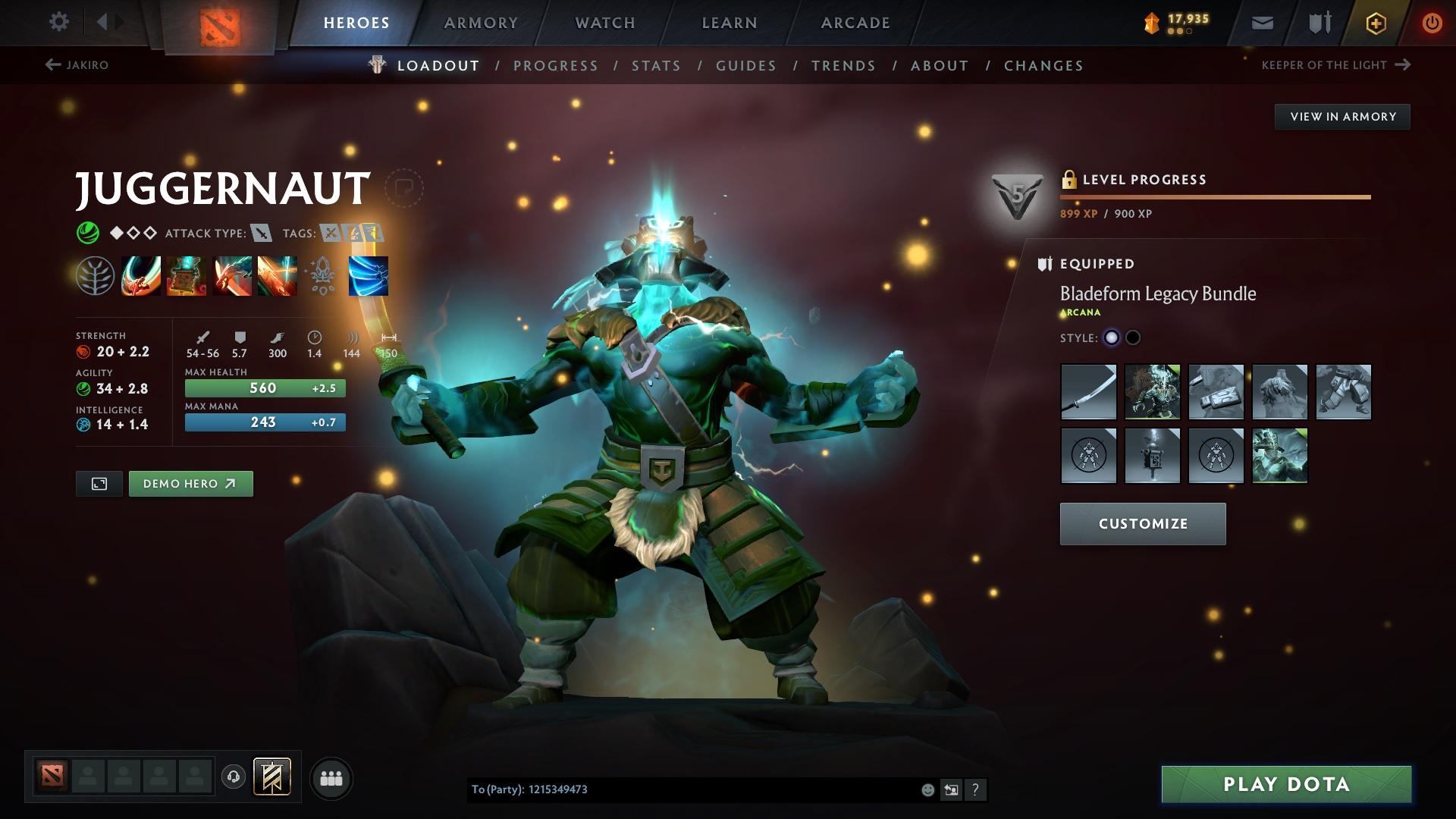Click the DEMO HERO button
Screen dimensions: 1456x819
click(190, 483)
